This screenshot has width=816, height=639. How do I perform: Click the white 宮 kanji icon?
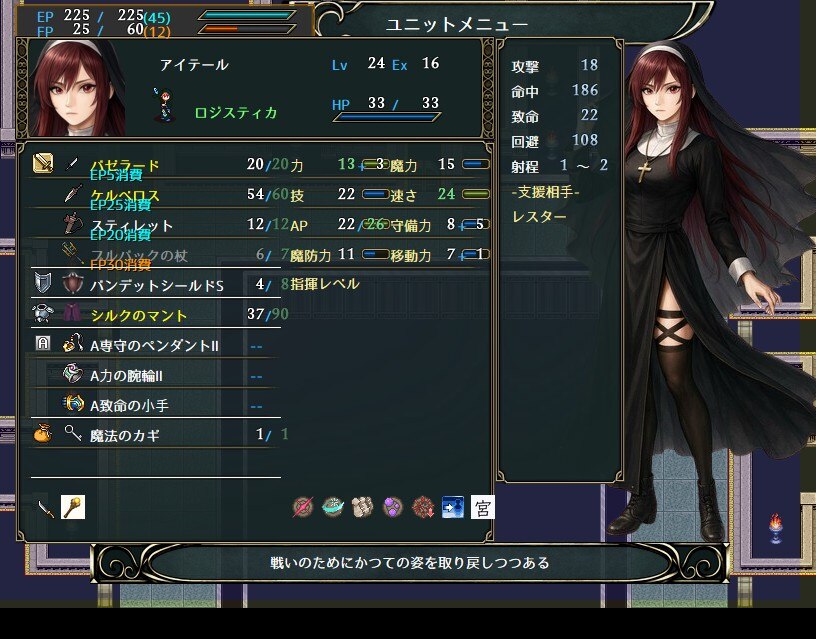click(483, 507)
